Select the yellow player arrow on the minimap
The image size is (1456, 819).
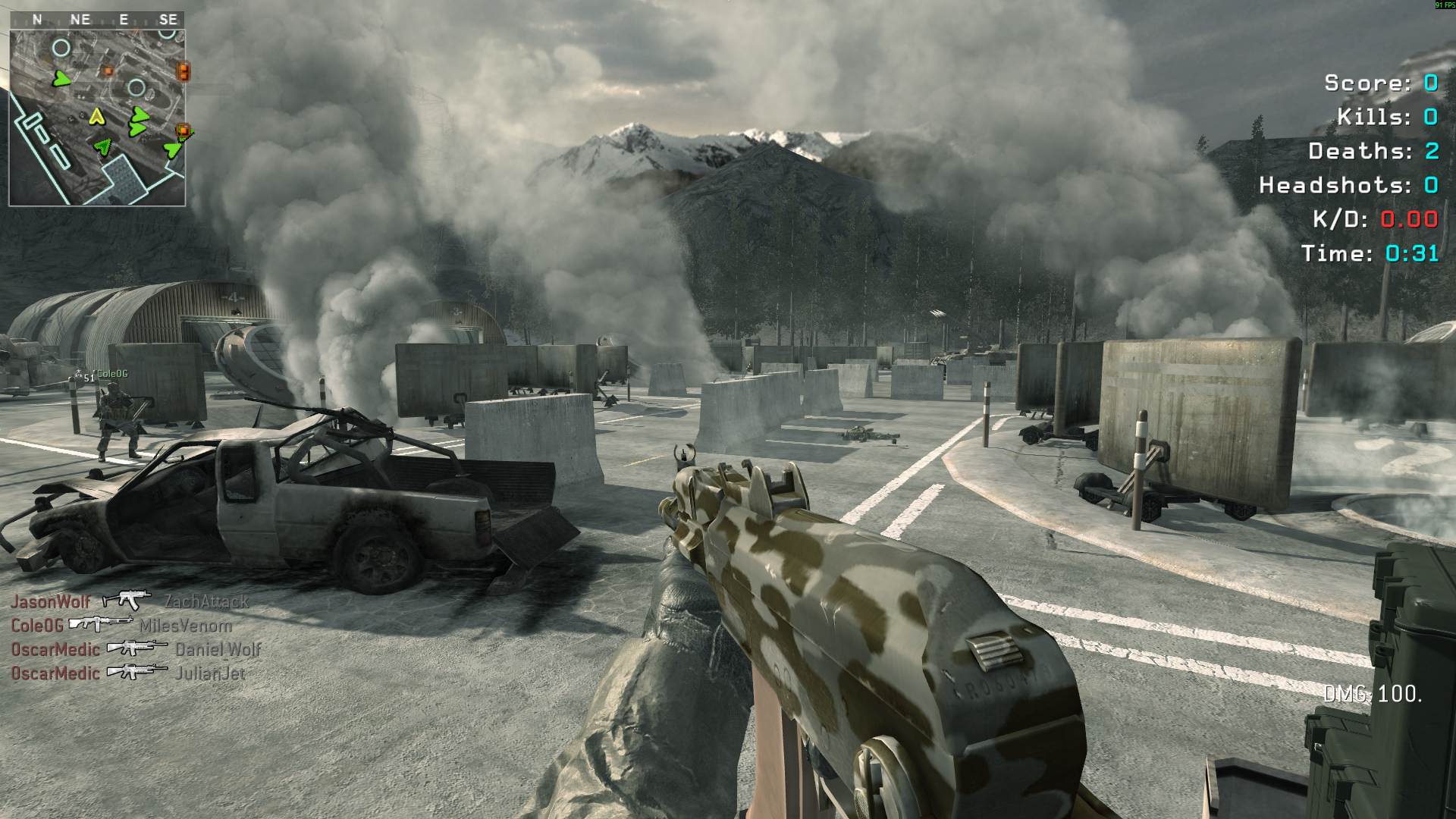[x=96, y=117]
